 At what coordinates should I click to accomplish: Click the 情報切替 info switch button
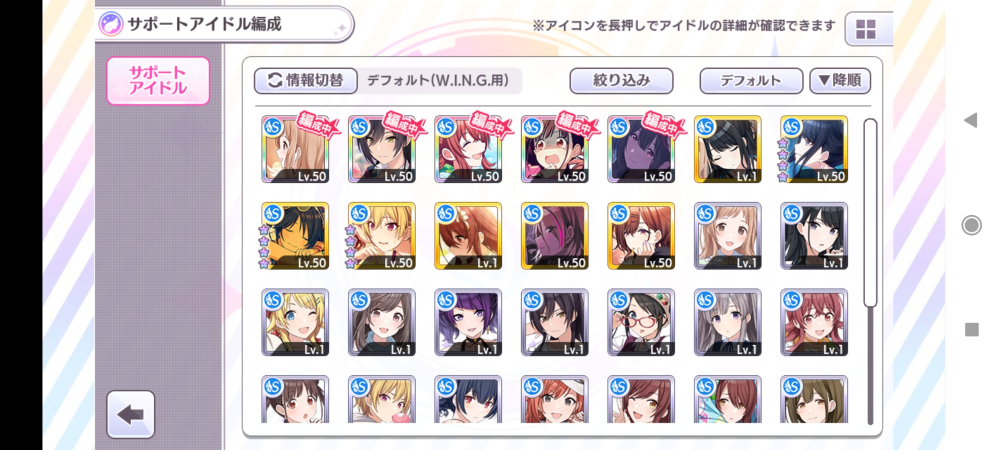point(306,81)
